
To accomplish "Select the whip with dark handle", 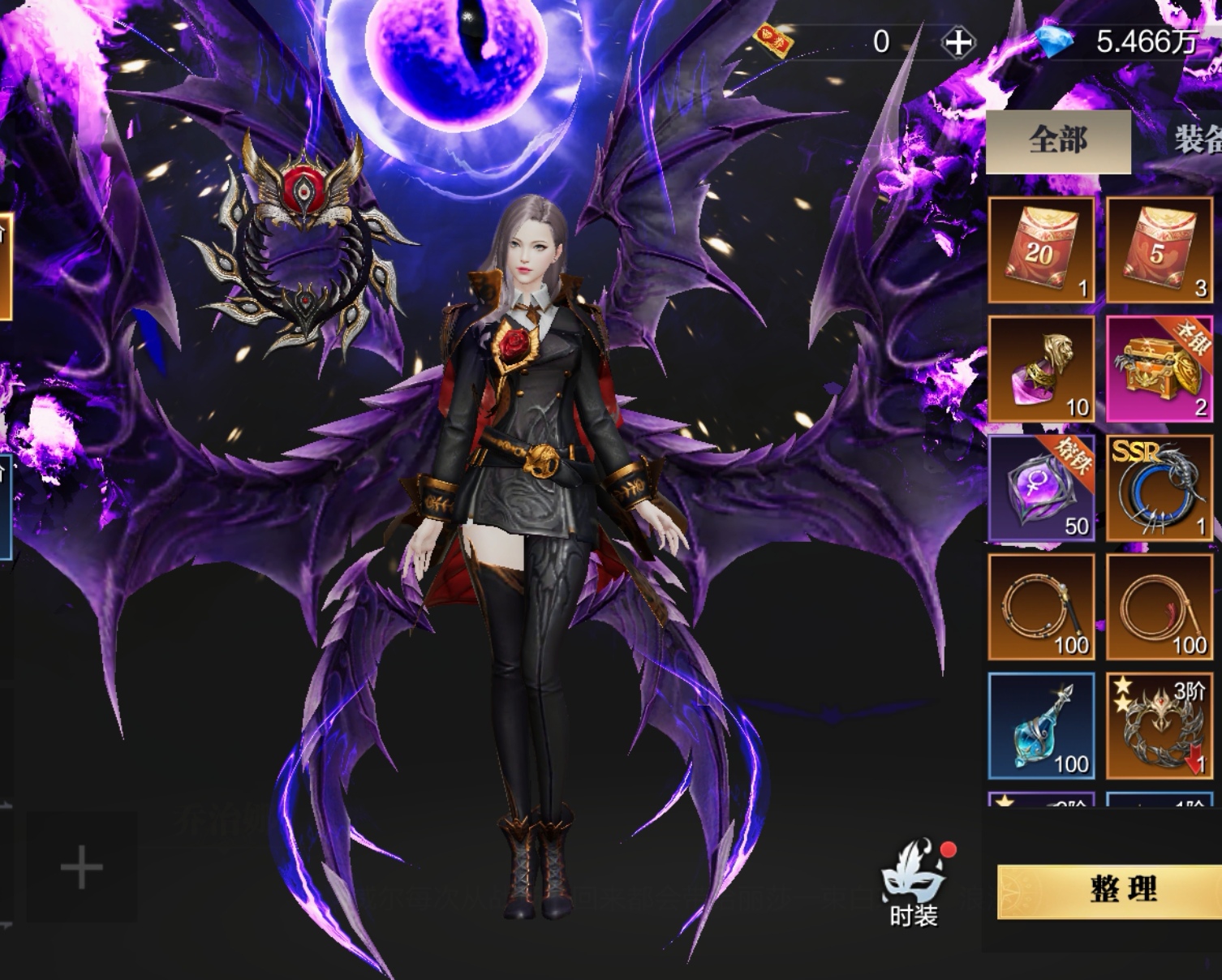I will (1041, 608).
